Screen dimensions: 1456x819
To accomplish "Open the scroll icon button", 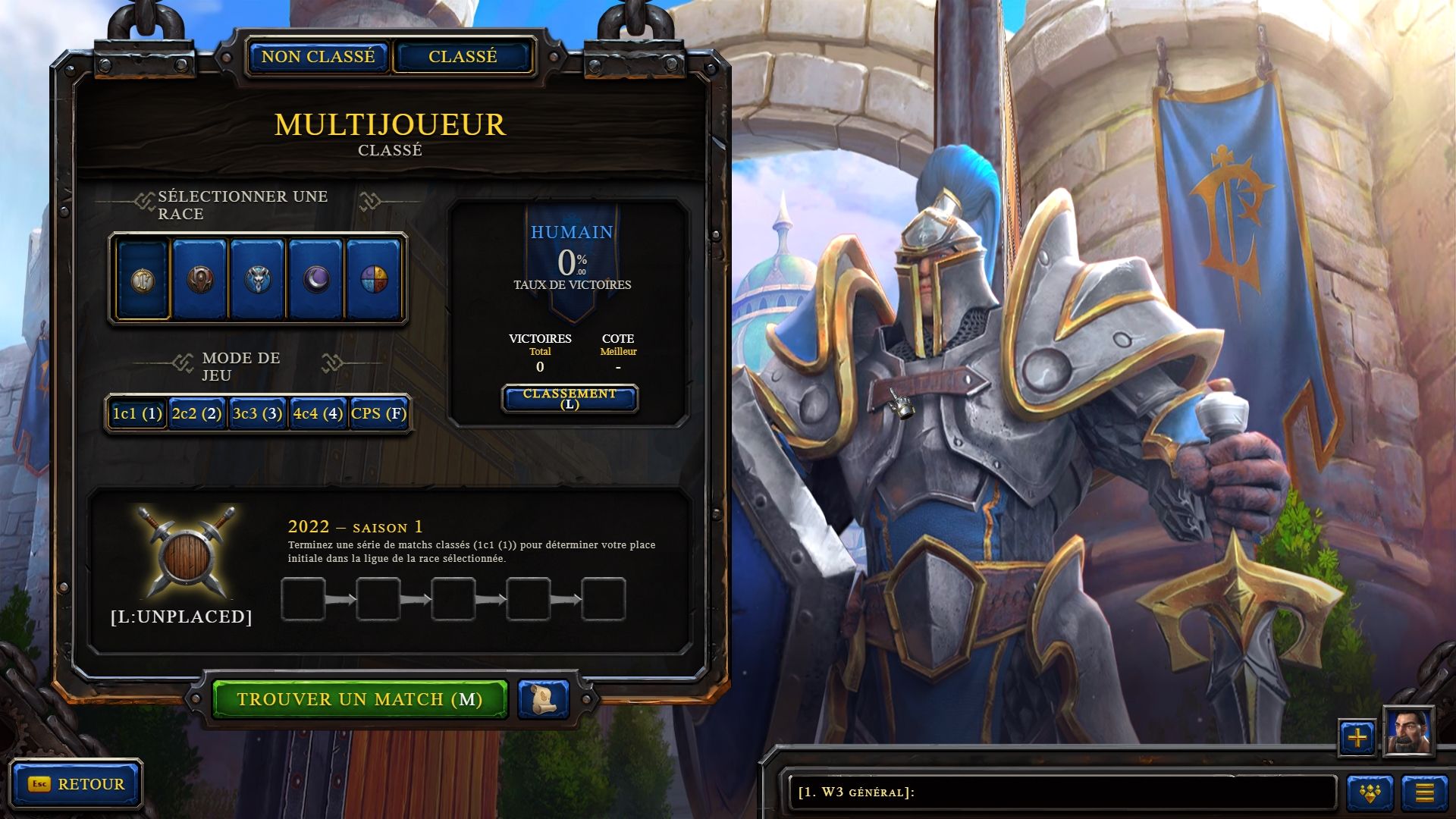I will pyautogui.click(x=544, y=699).
